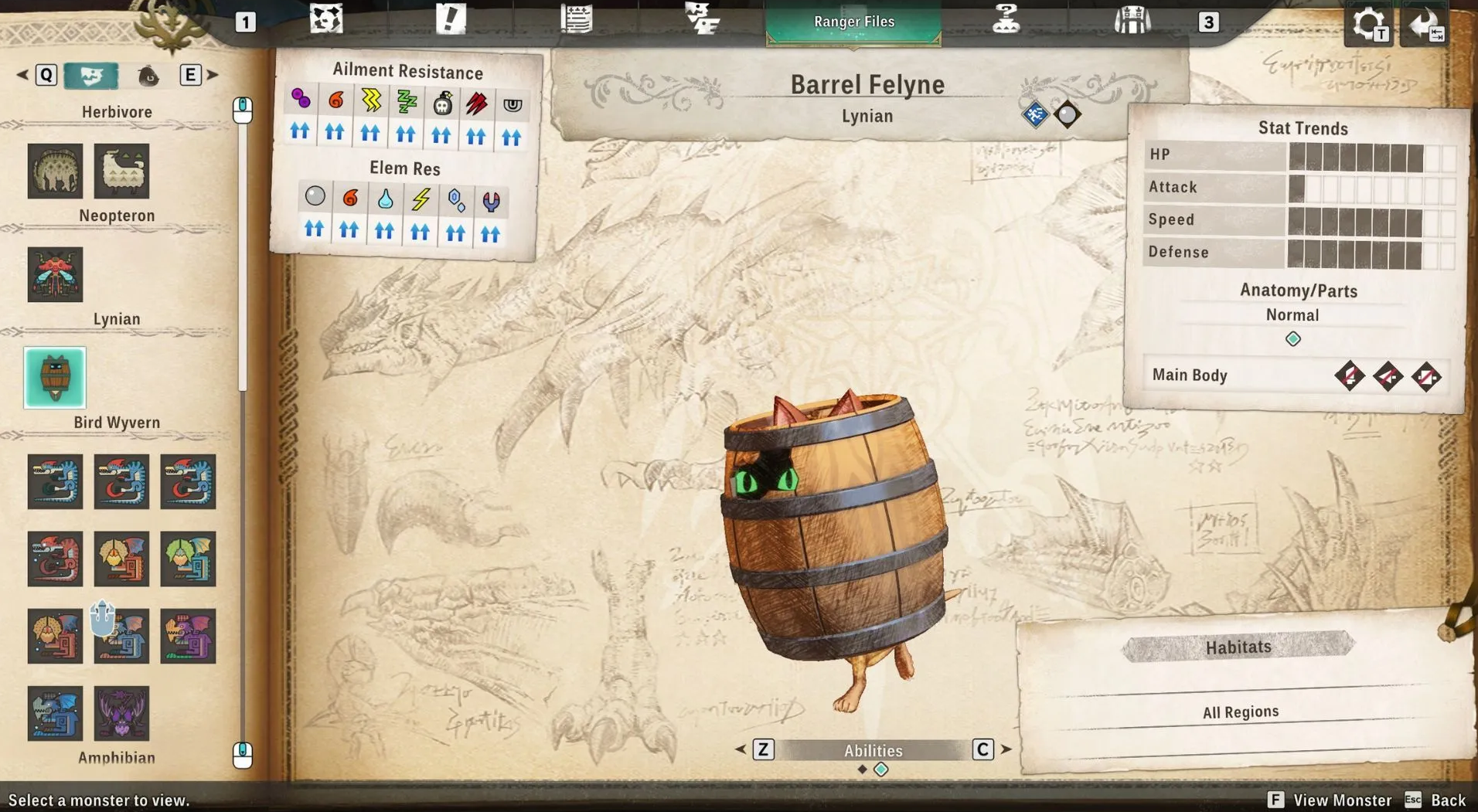Image resolution: width=1478 pixels, height=812 pixels.
Task: Choose the purple-bodied frilled Bird Wyvern tile
Action: click(188, 636)
